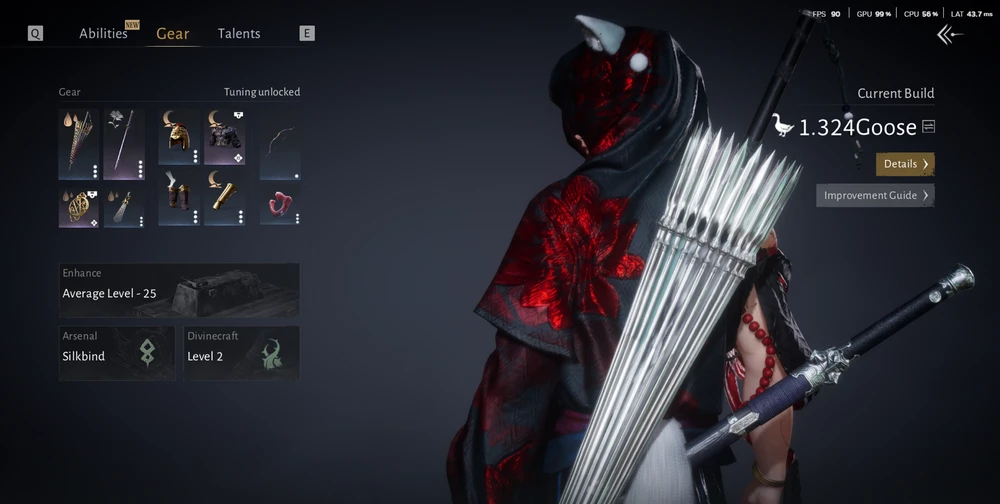Click the icon next to build name
This screenshot has height=504, width=1000.
tap(929, 127)
